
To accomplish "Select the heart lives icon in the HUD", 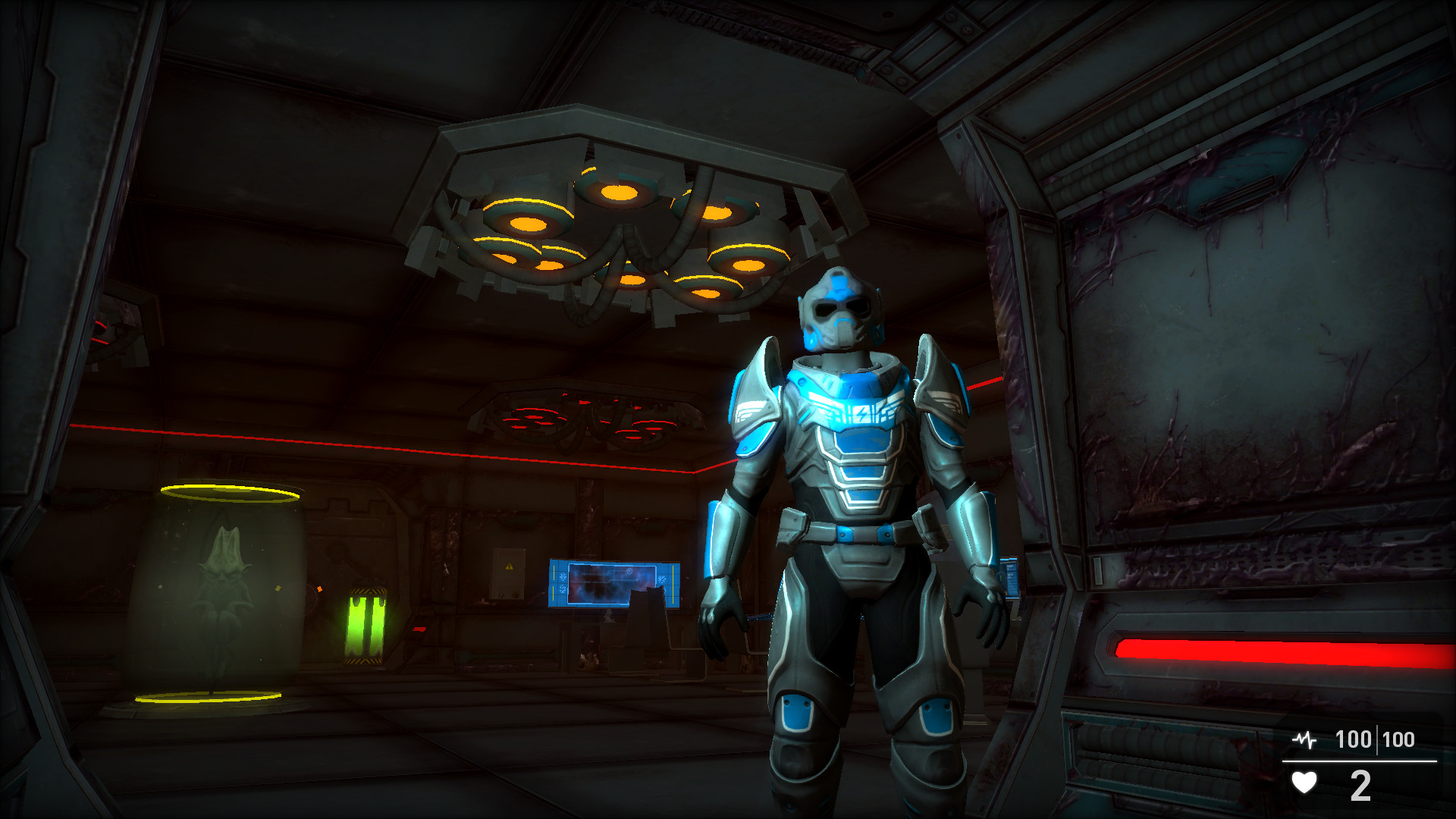I will pyautogui.click(x=1304, y=782).
